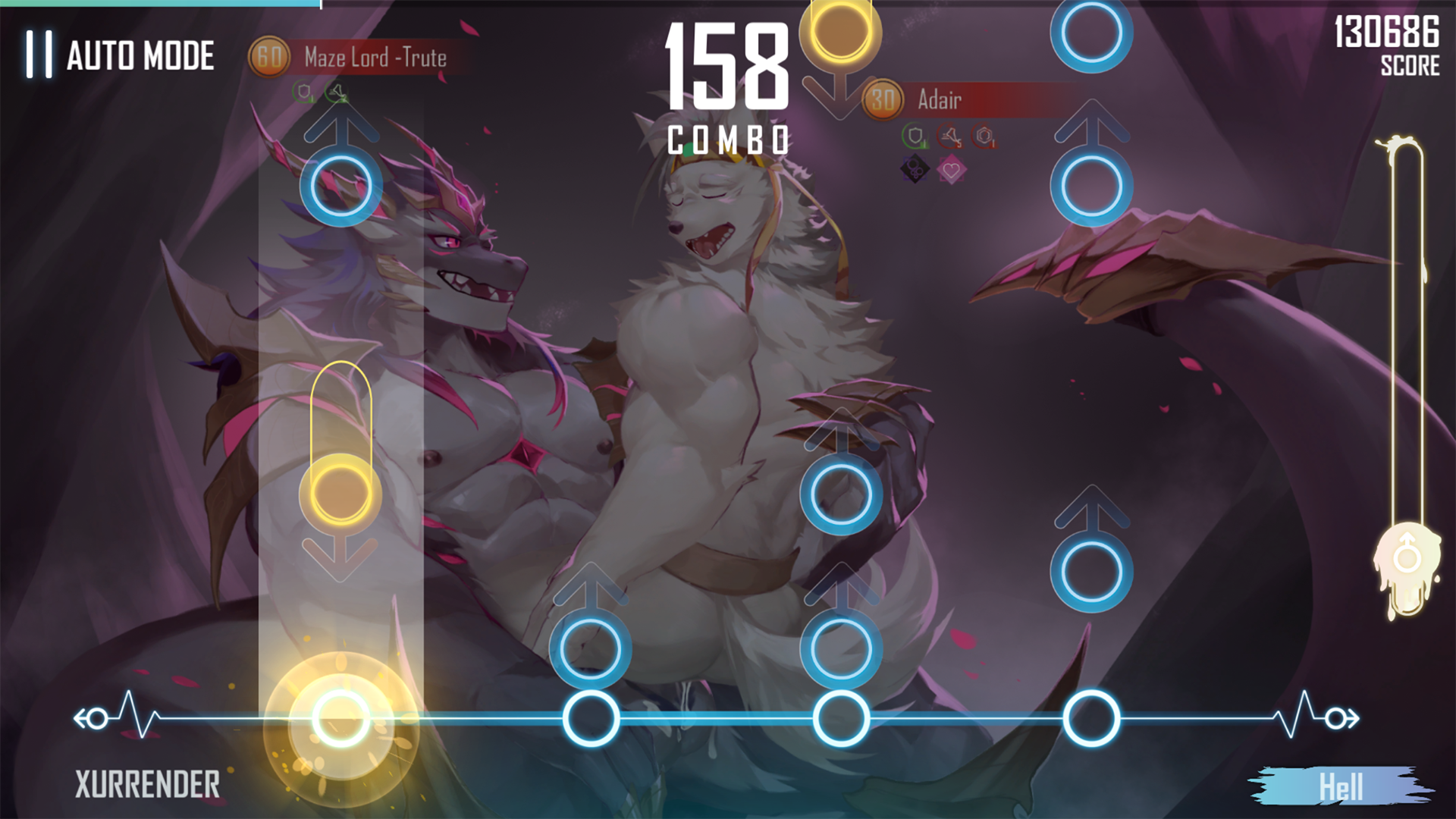The height and width of the screenshot is (819, 1456).
Task: Click Adair's level 30 badge
Action: [883, 99]
